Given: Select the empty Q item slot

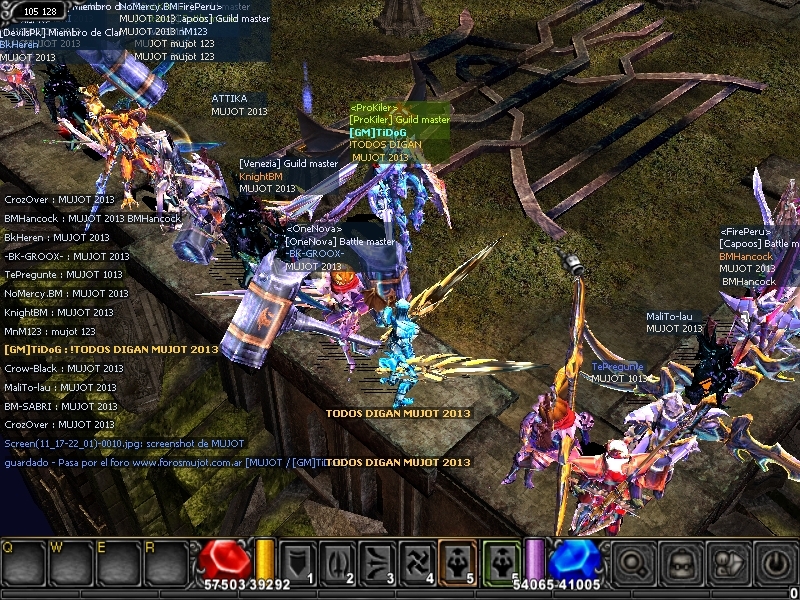Looking at the screenshot, I should [x=22, y=566].
